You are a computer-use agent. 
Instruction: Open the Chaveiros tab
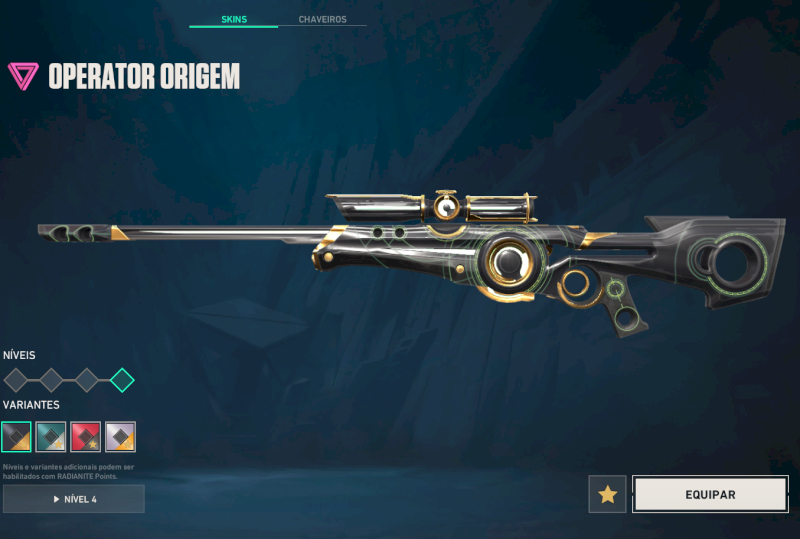click(322, 19)
